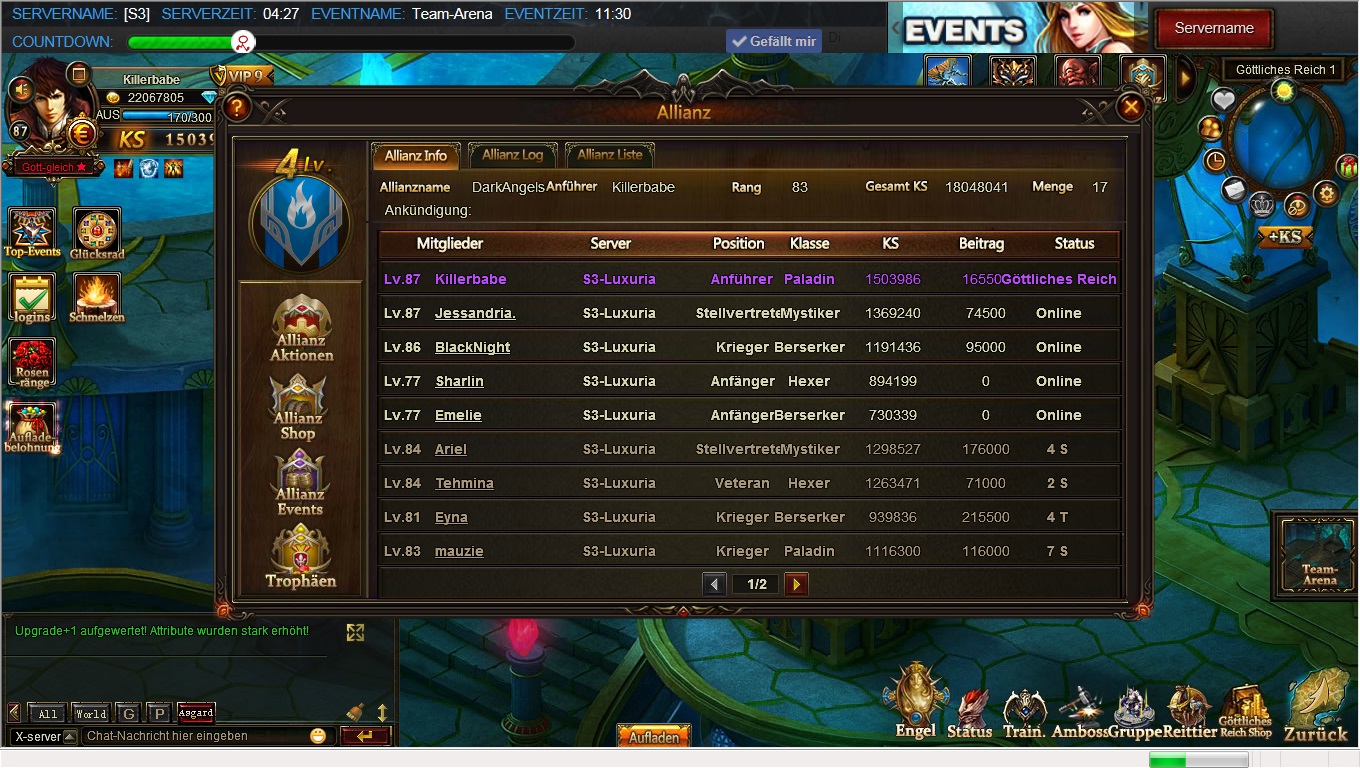Screen dimensions: 1360x768
Task: Open the Allianz Liste tab
Action: click(x=610, y=155)
